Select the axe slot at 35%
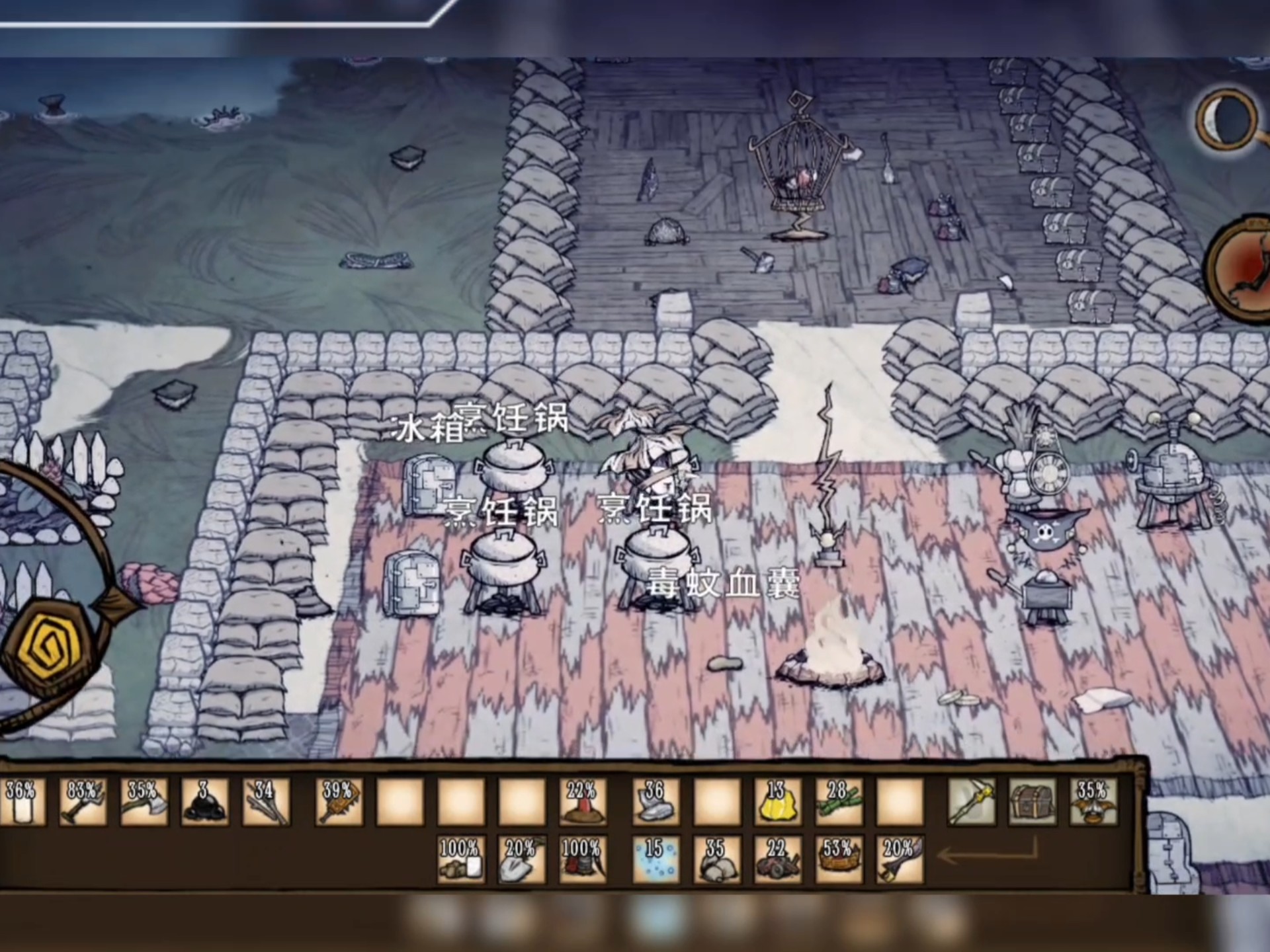The image size is (1270, 952). (x=144, y=801)
